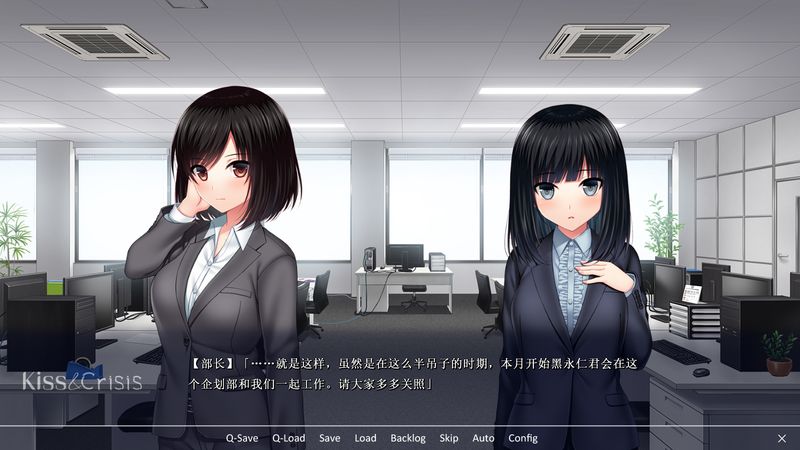
Task: Quick save with Q-Save
Action: pos(243,438)
